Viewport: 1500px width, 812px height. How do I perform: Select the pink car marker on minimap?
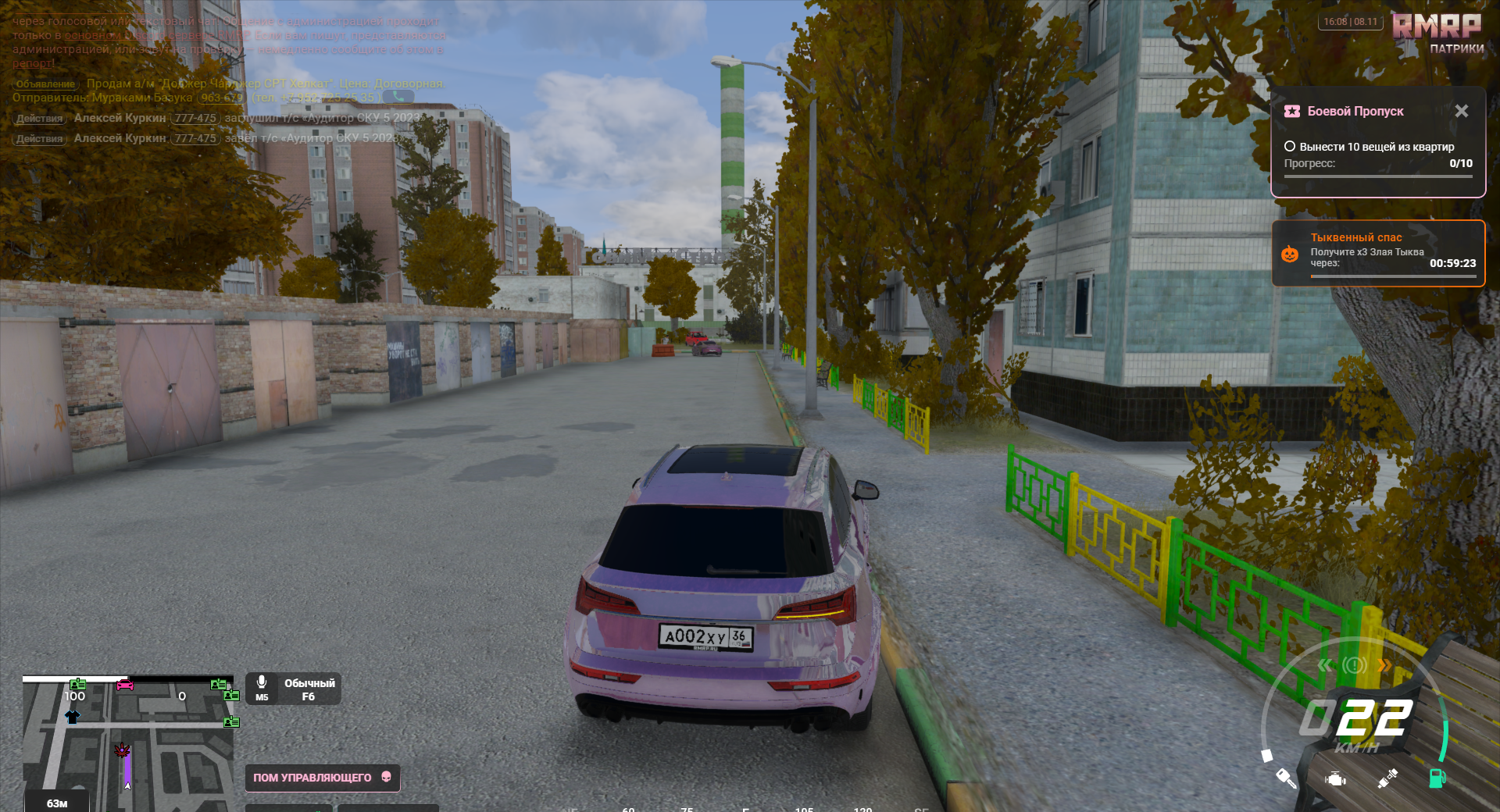tap(125, 686)
